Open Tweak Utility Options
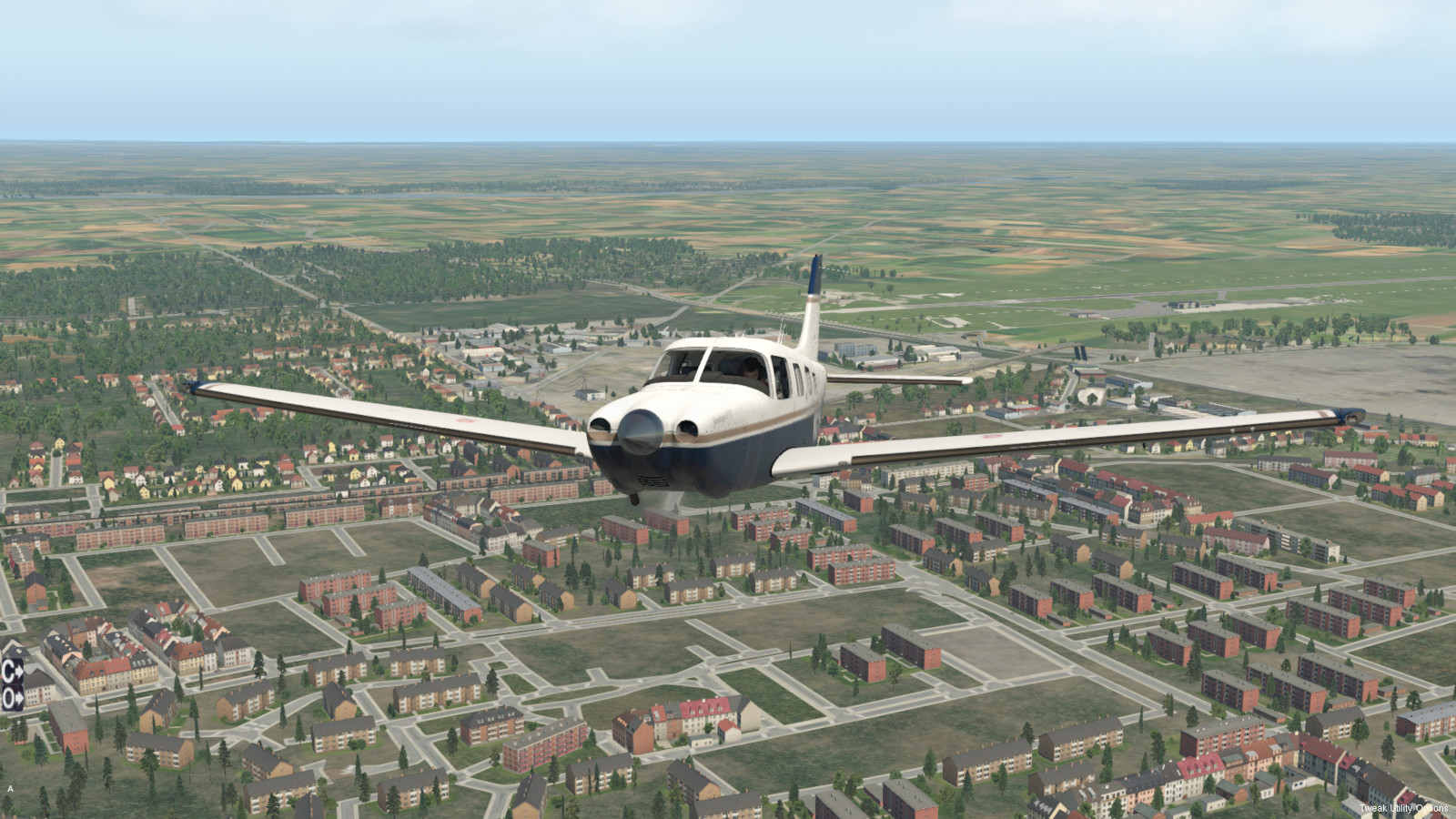 tap(1403, 808)
